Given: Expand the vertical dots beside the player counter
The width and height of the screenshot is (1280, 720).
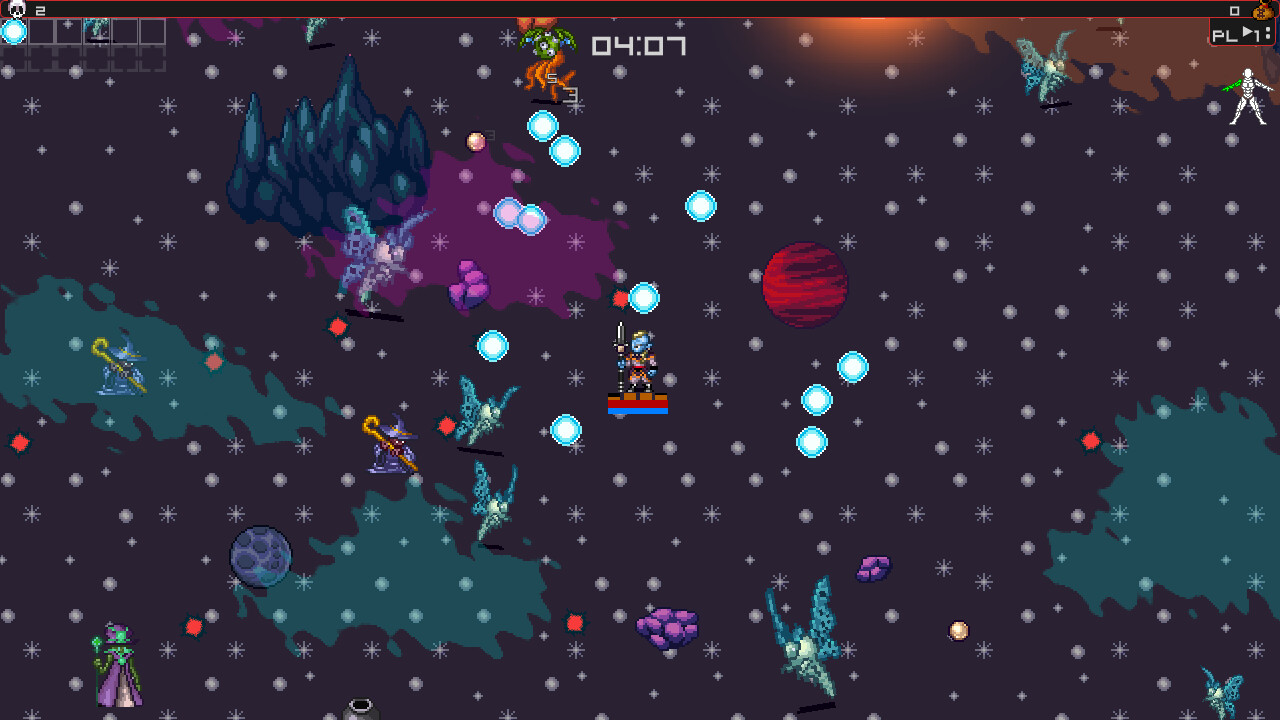Looking at the screenshot, I should [1268, 33].
